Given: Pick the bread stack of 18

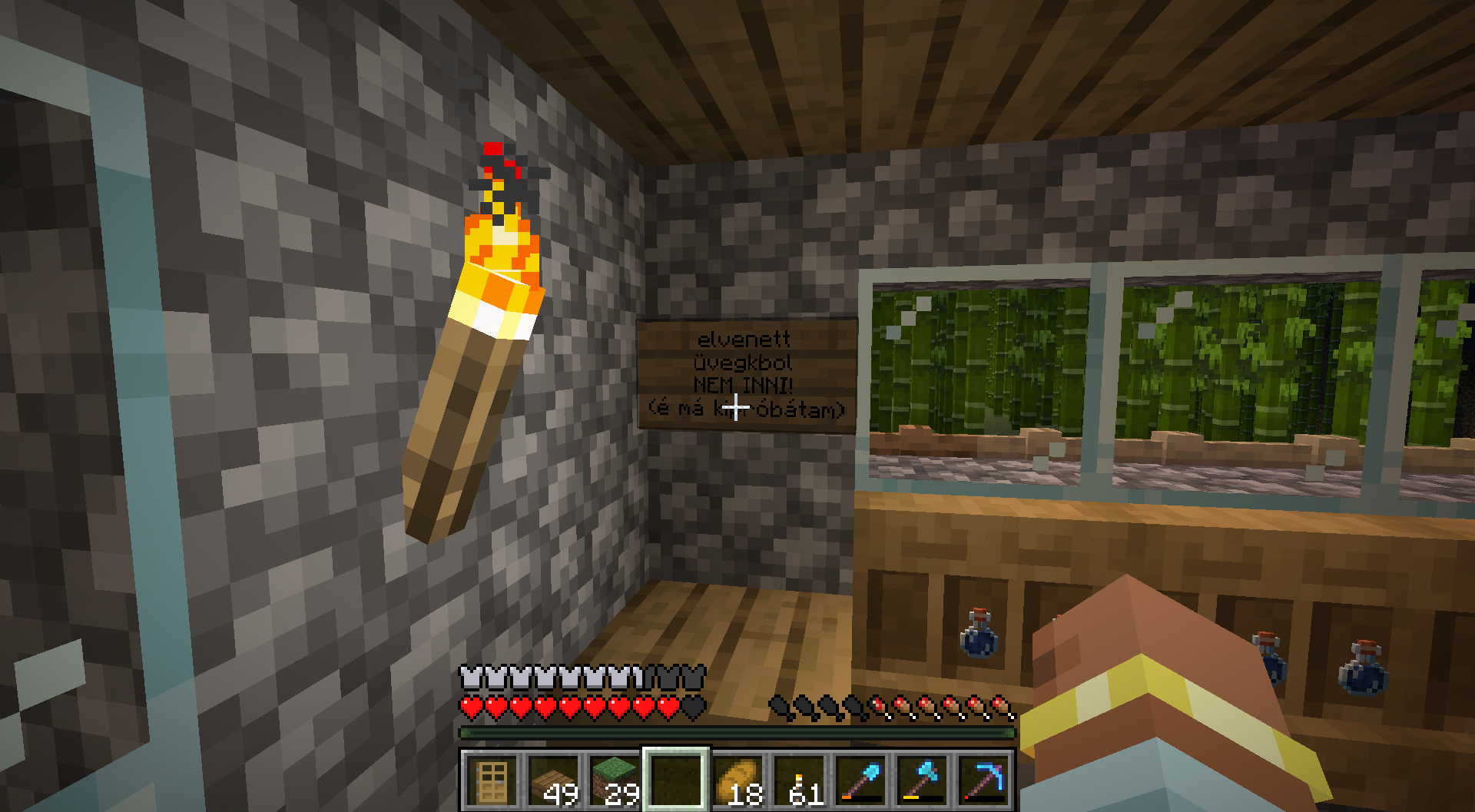Looking at the screenshot, I should pos(737,780).
